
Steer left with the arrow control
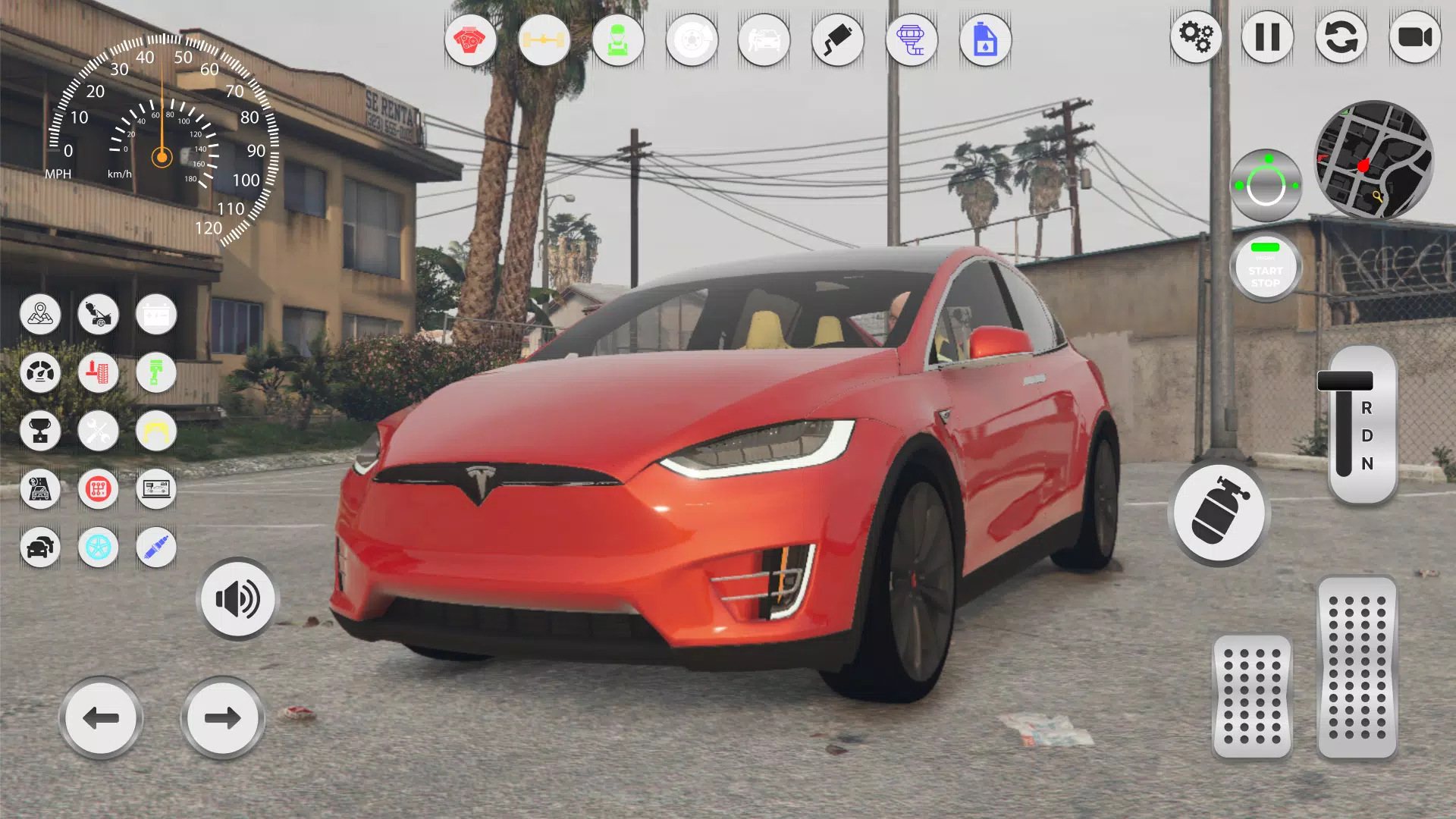[x=100, y=717]
